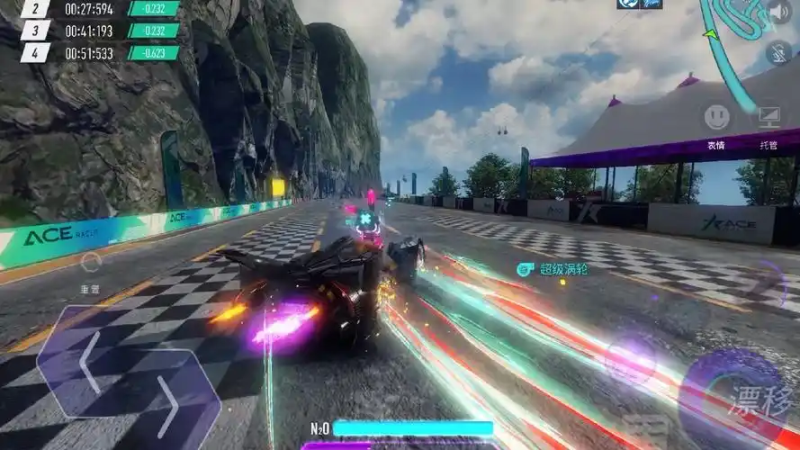Toggle the speaker sound icon

coord(779,12)
